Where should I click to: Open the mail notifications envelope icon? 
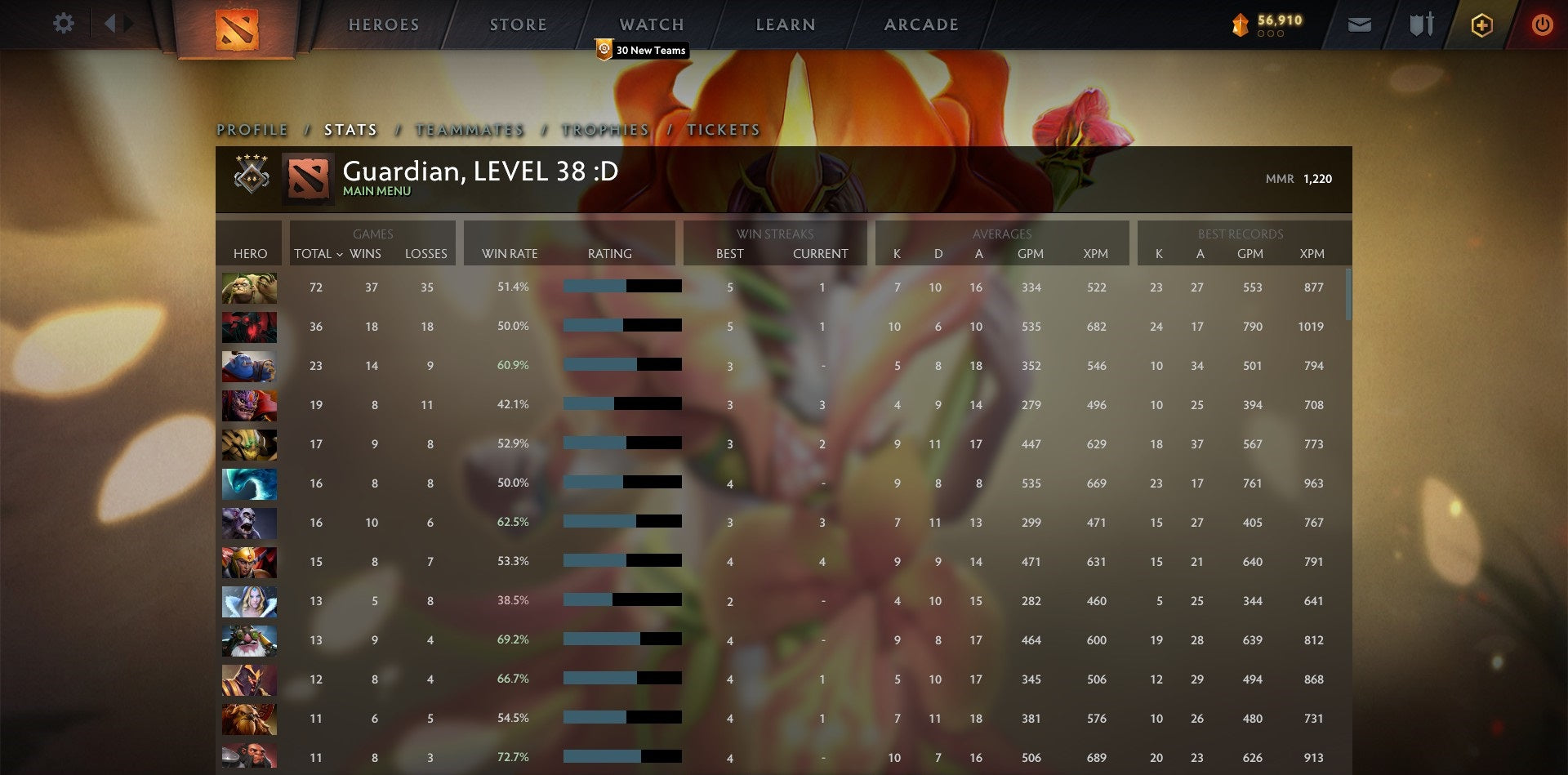click(x=1361, y=24)
